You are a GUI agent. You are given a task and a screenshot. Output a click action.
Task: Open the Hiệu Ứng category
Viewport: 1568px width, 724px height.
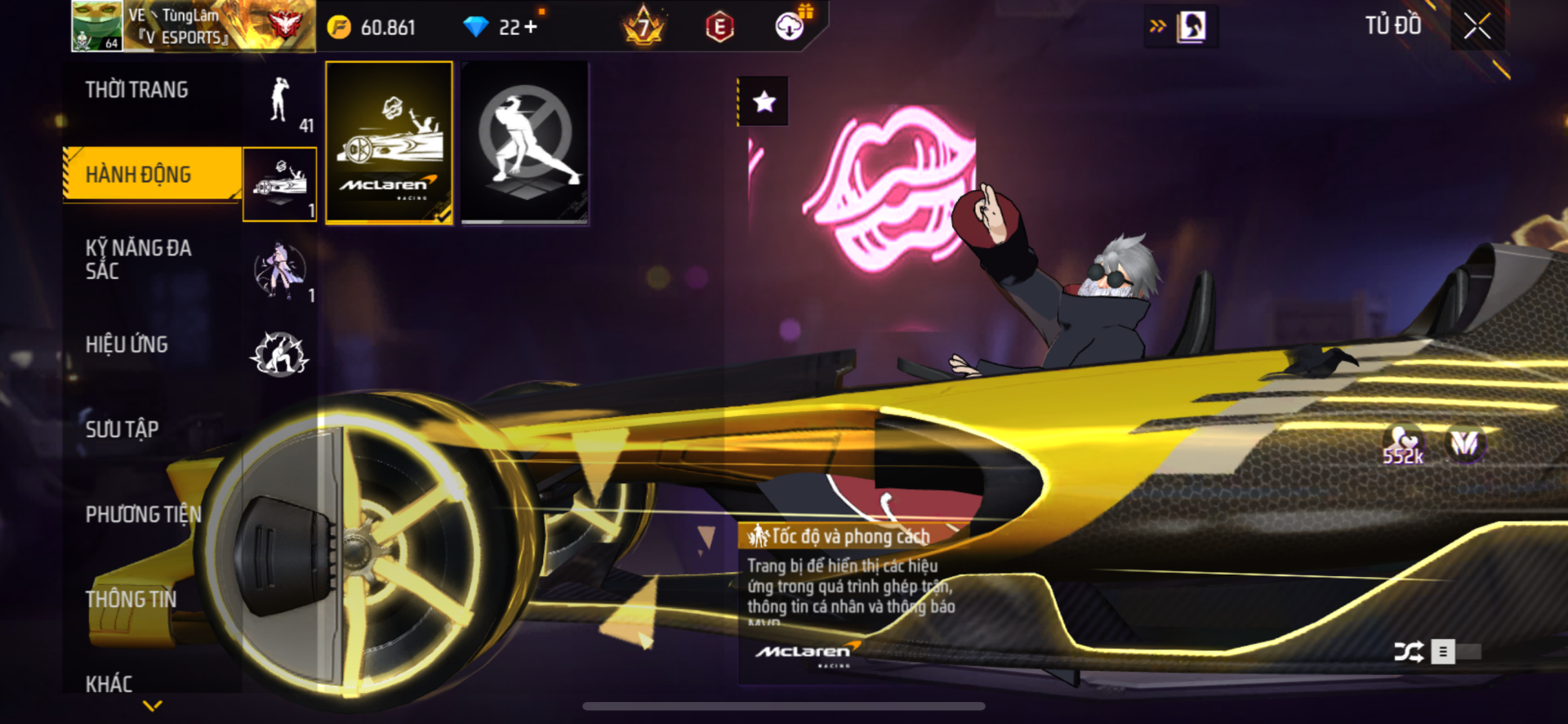tap(127, 344)
